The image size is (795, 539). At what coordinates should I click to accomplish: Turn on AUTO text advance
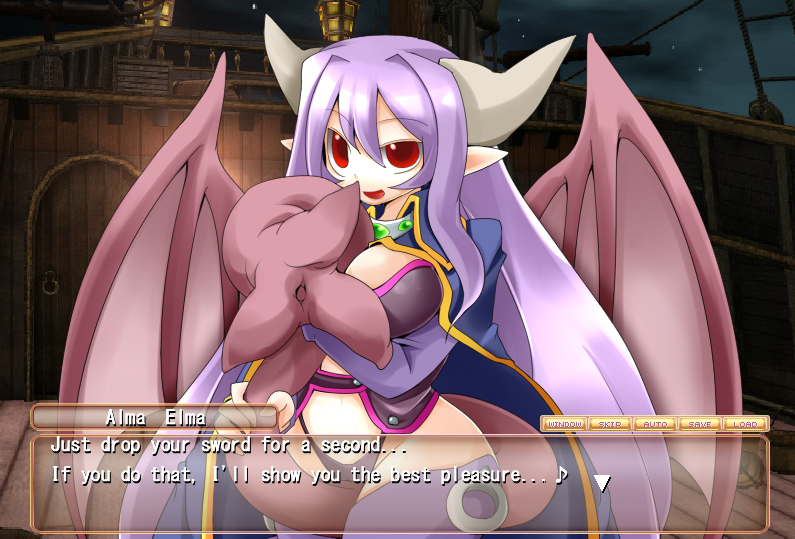coord(654,424)
